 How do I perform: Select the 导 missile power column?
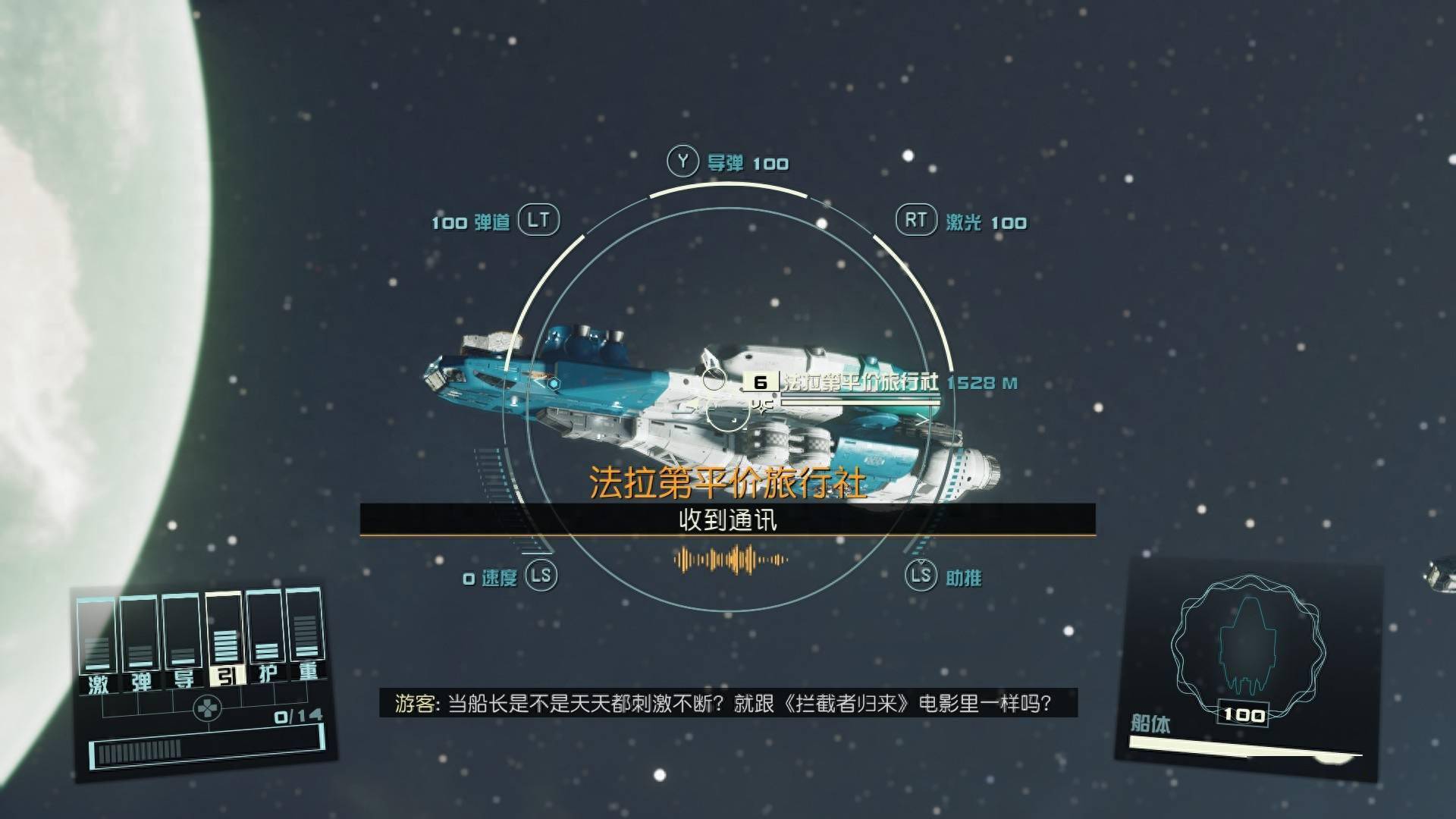click(183, 642)
